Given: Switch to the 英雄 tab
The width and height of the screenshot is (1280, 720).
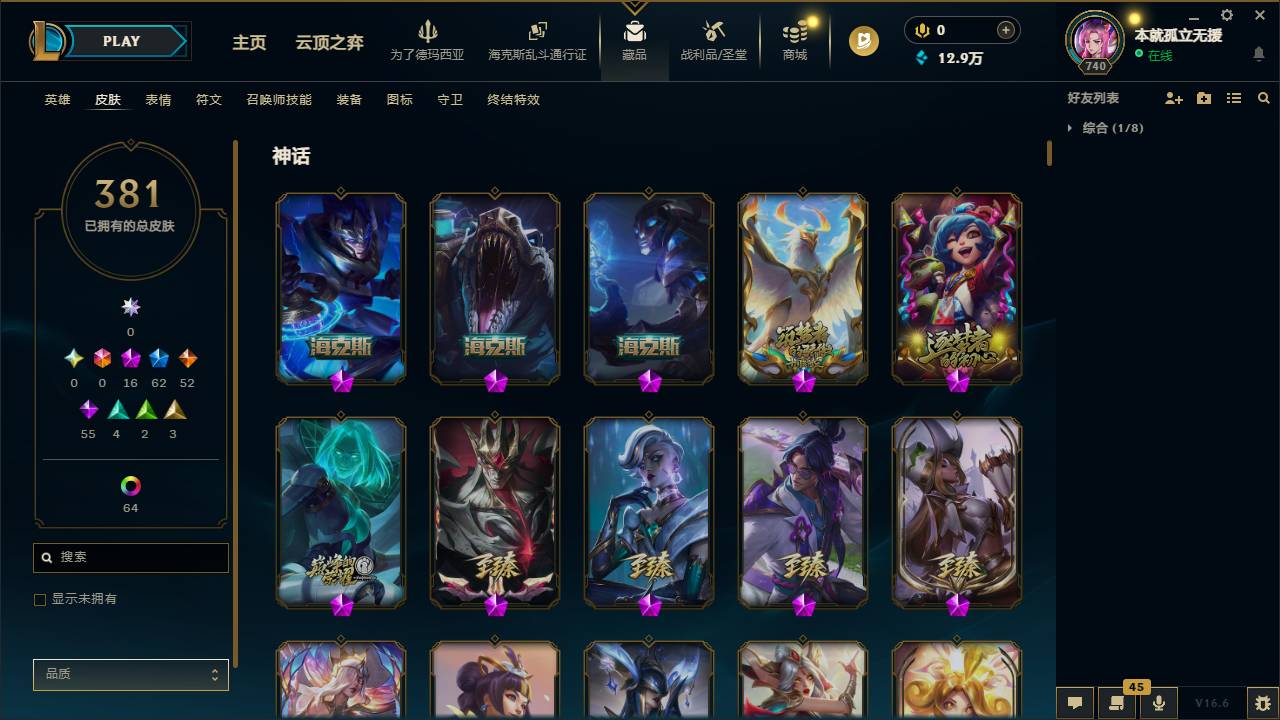Looking at the screenshot, I should (56, 100).
